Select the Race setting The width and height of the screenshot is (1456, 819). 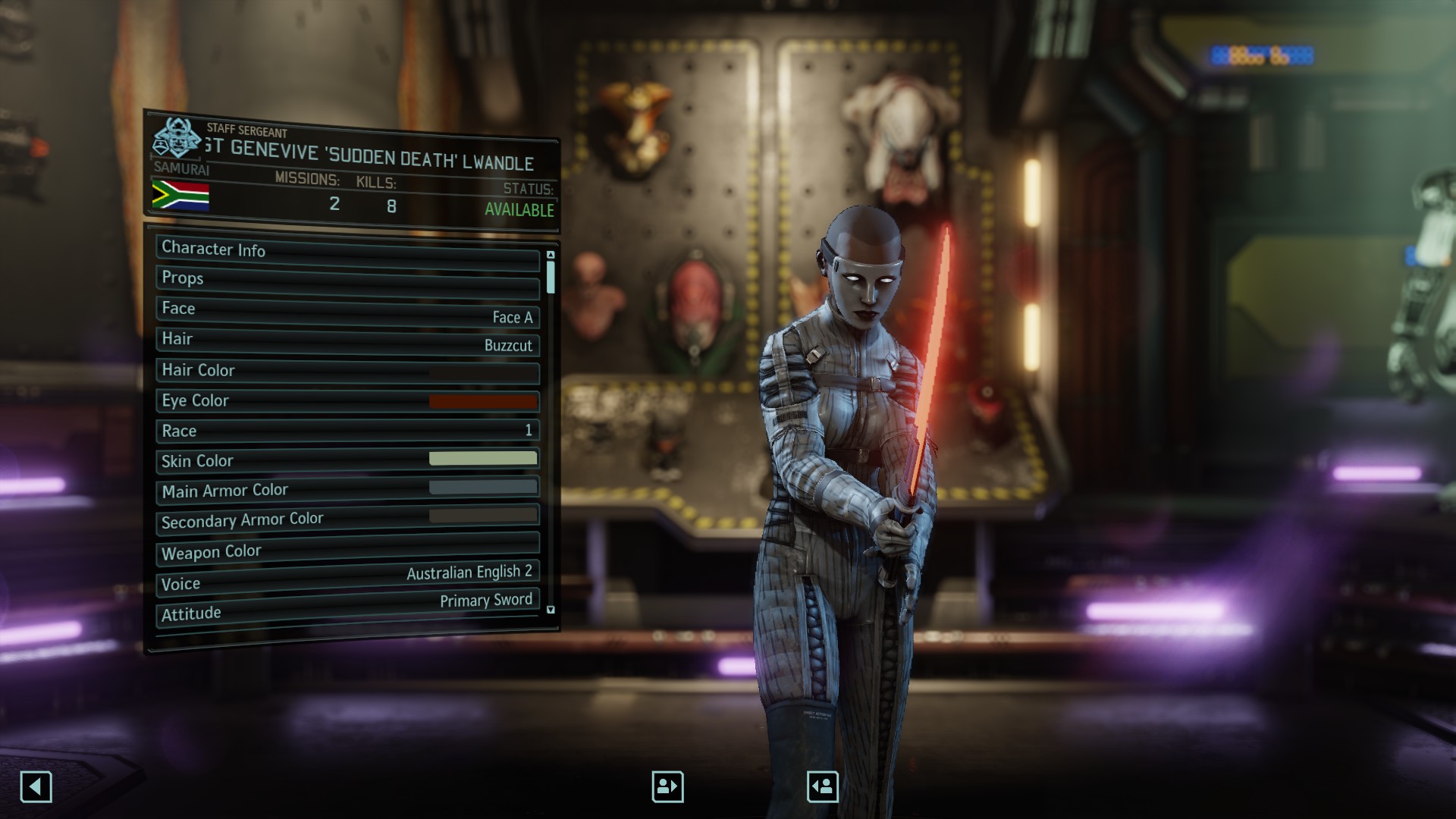tap(347, 431)
